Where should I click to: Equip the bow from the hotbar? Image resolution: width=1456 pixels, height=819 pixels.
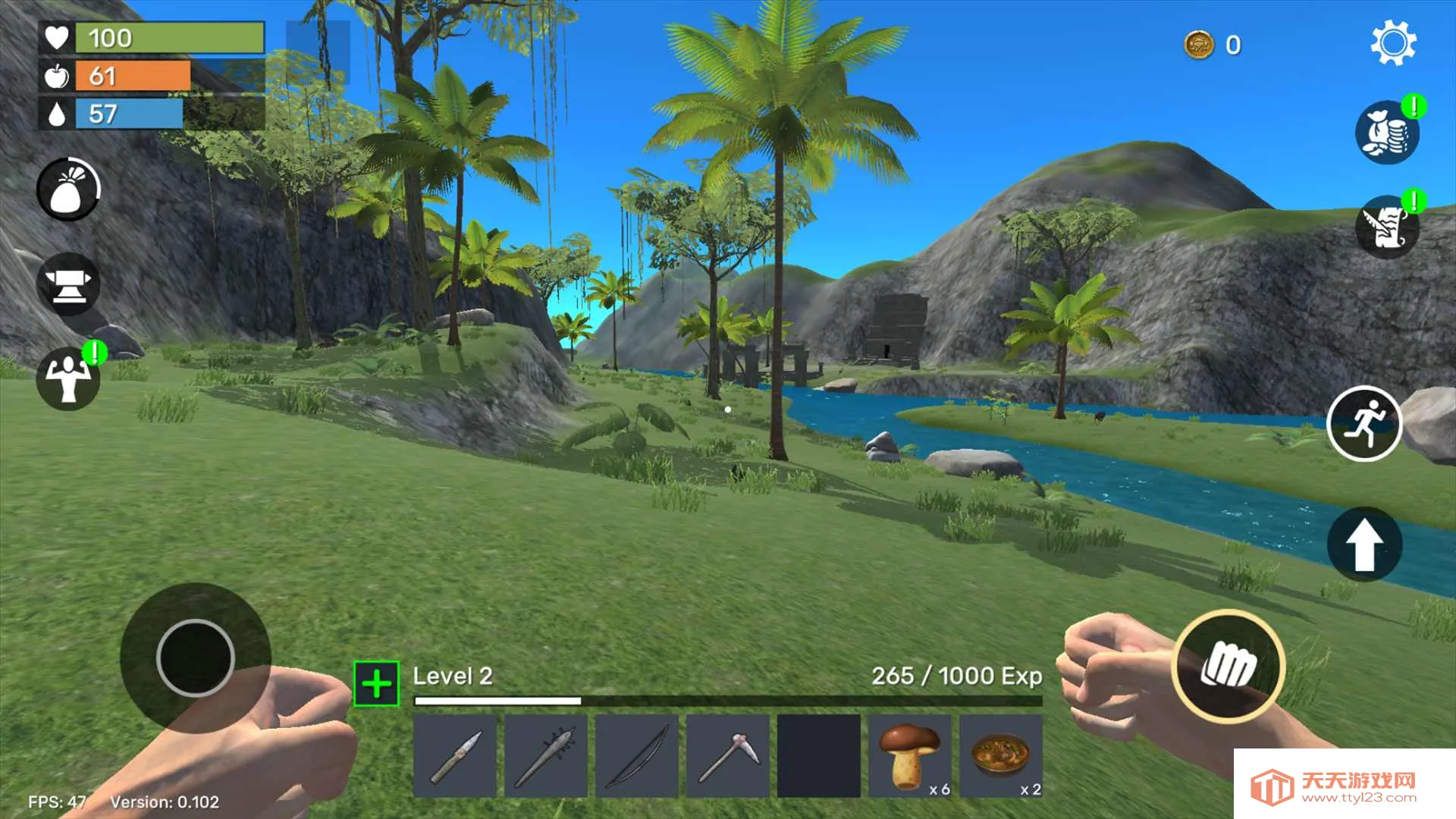pyautogui.click(x=639, y=755)
